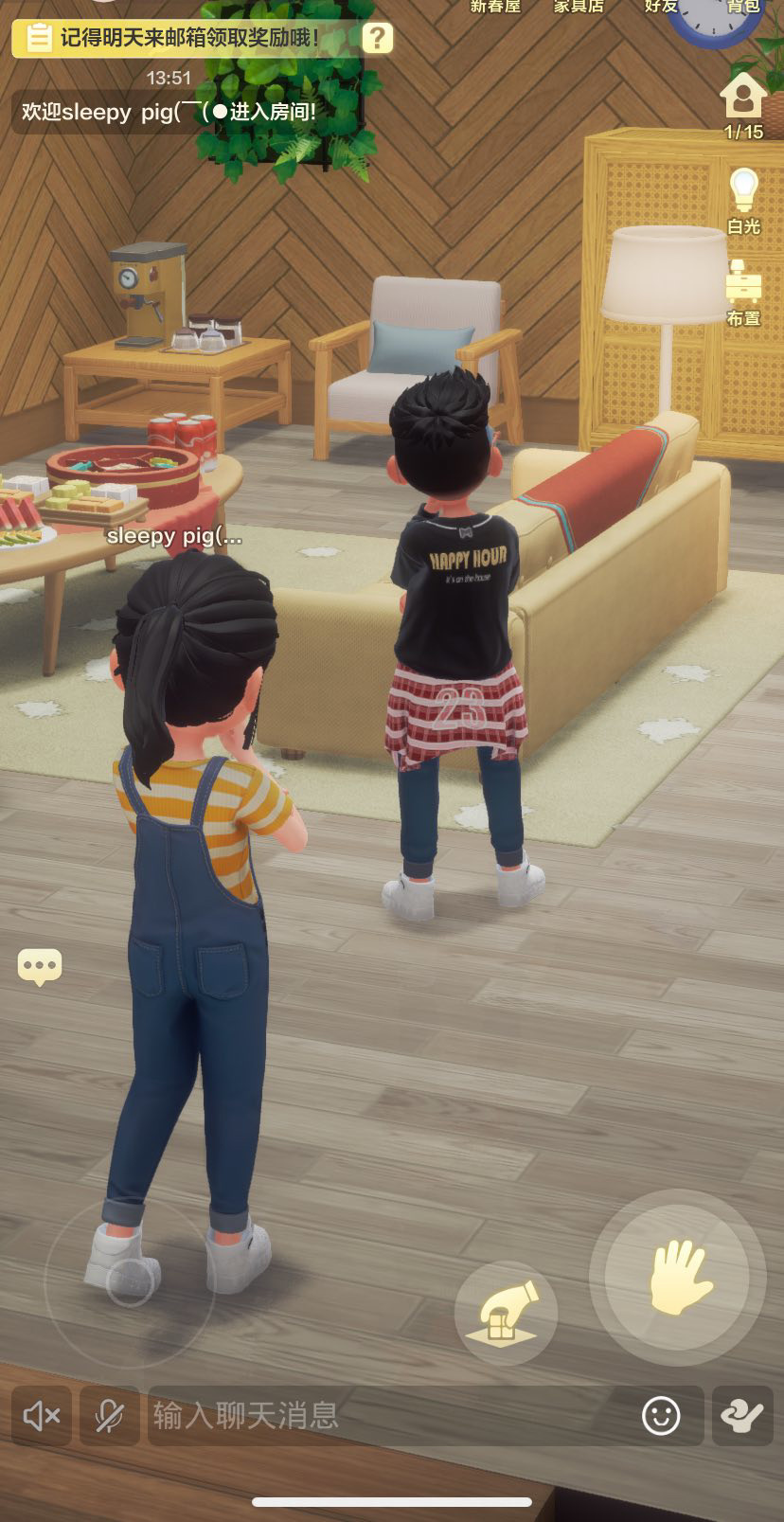Open the 新春屋 menu entry

(495, 8)
